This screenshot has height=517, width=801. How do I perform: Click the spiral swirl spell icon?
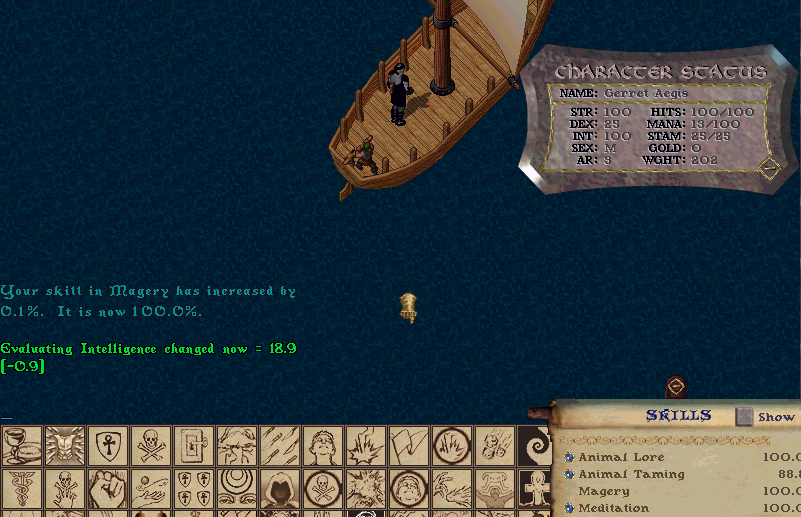click(x=536, y=445)
